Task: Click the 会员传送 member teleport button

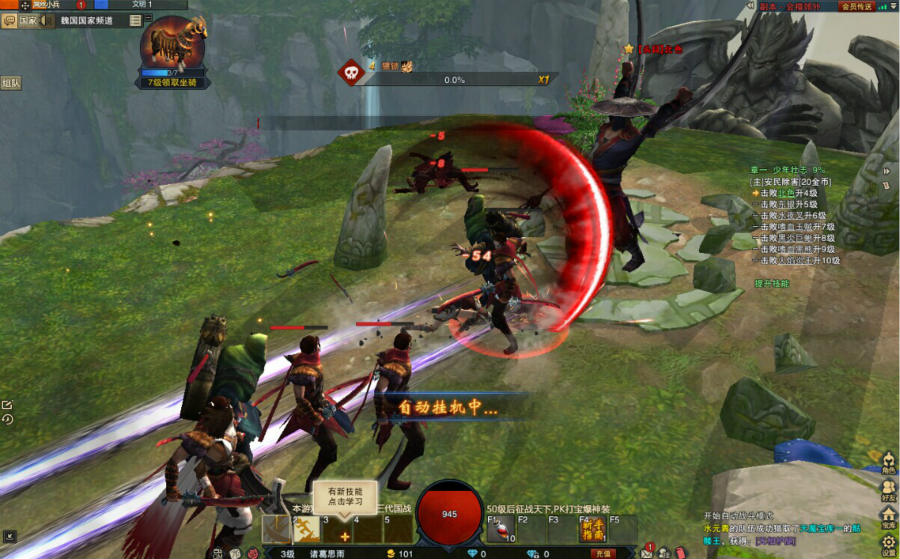Action: coord(856,6)
